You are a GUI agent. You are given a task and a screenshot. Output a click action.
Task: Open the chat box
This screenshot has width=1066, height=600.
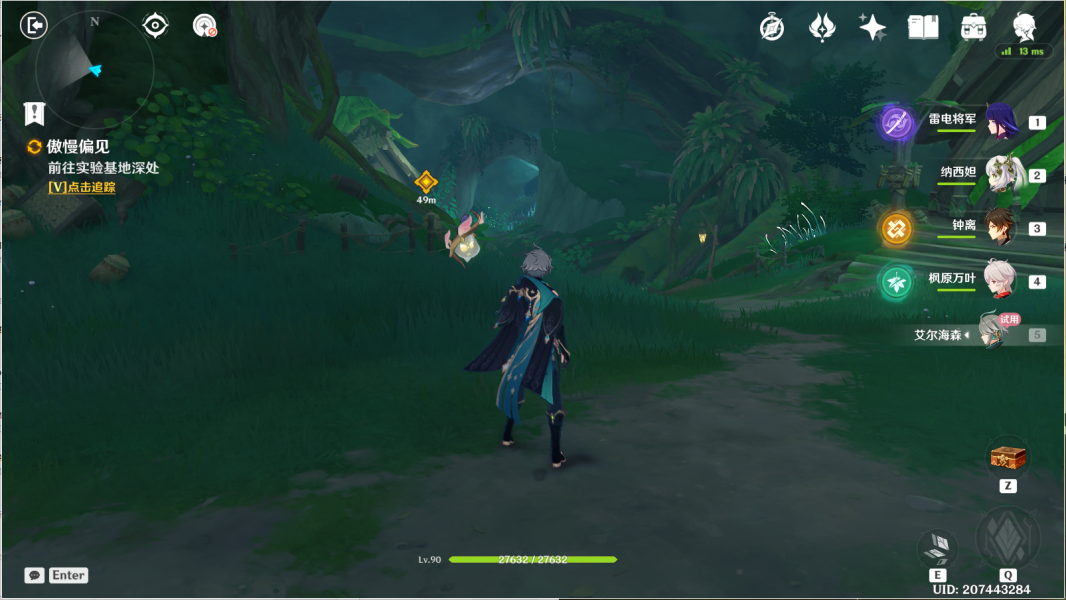(x=56, y=575)
